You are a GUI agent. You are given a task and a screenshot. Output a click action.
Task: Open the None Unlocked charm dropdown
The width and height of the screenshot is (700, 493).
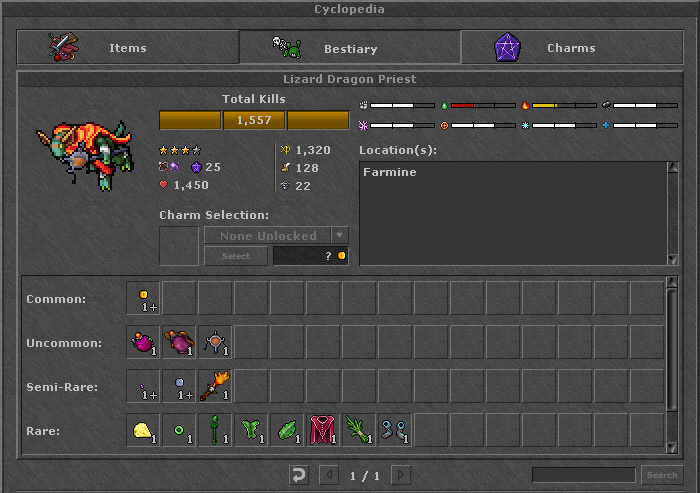340,236
